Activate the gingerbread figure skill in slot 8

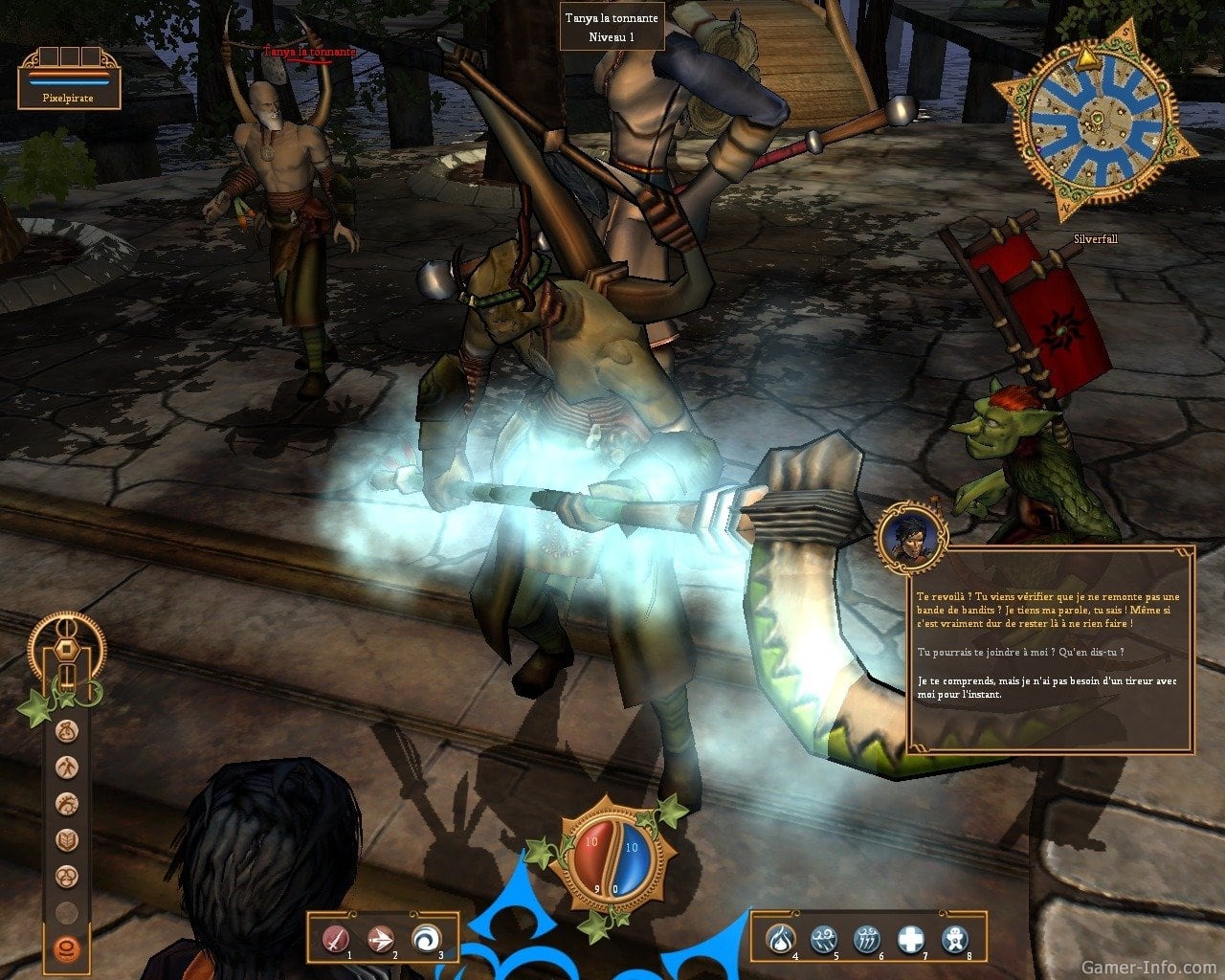(954, 939)
